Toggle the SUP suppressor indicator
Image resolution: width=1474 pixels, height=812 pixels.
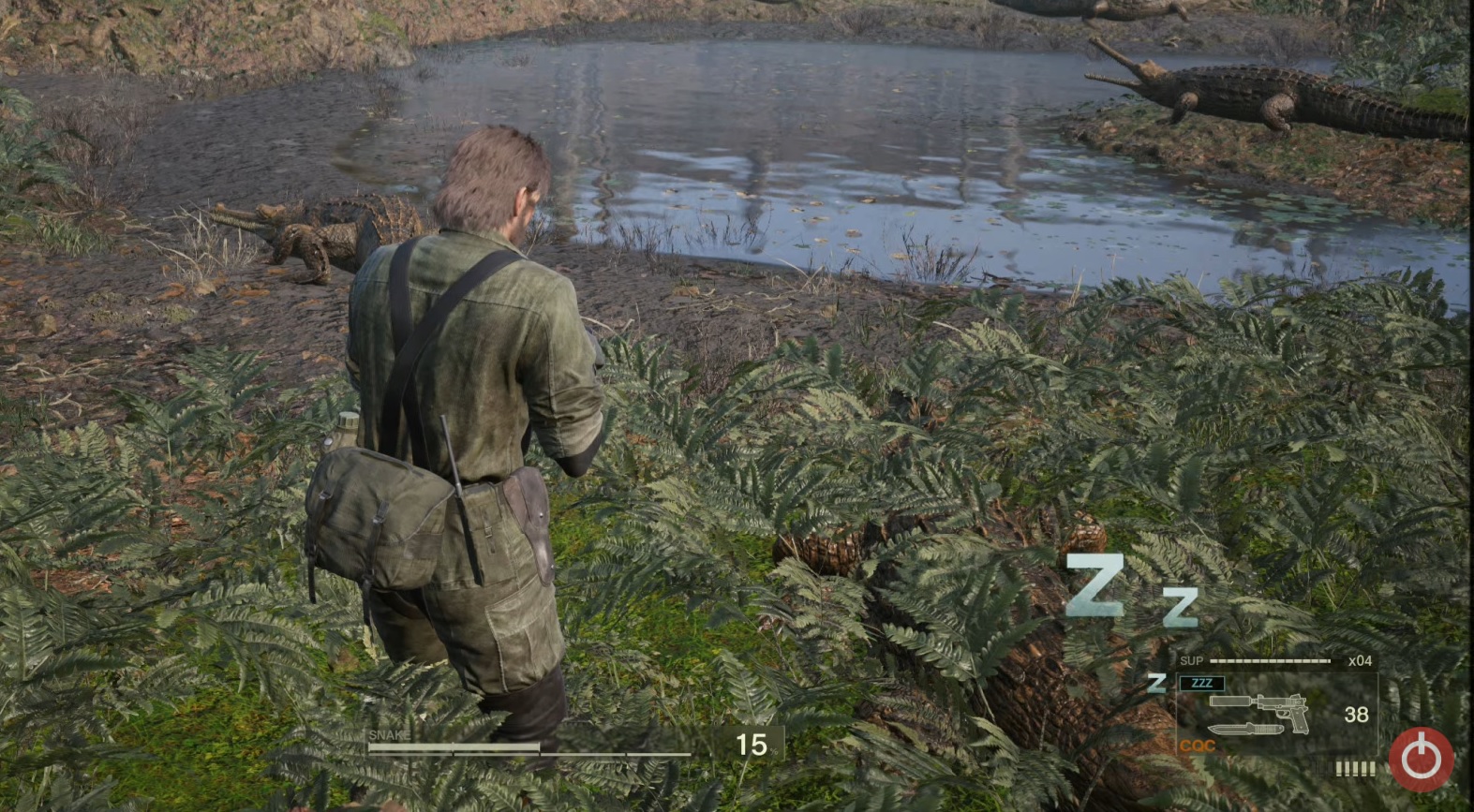click(x=1192, y=660)
